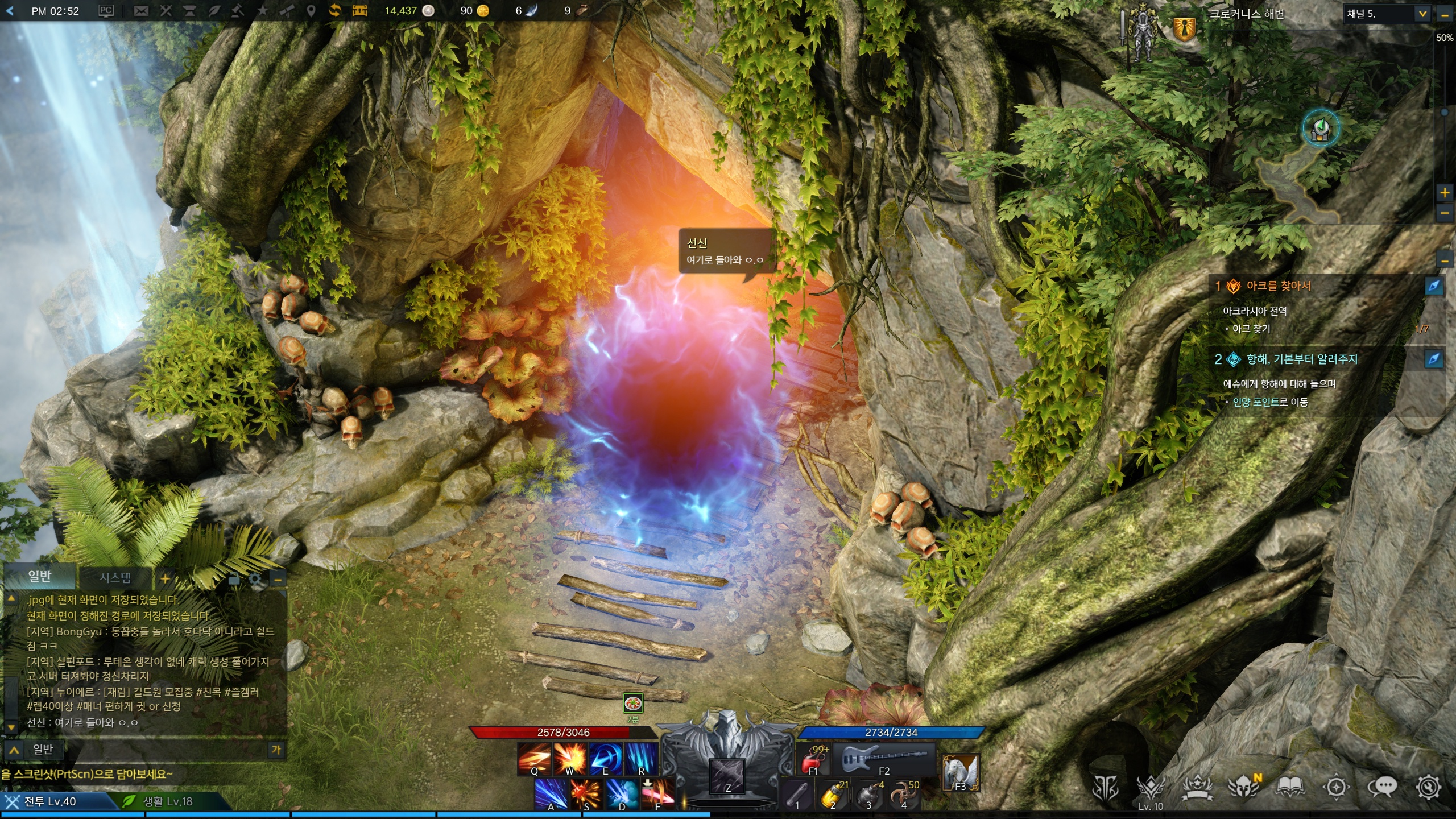Open the open-book guide menu icon

coord(1290,787)
